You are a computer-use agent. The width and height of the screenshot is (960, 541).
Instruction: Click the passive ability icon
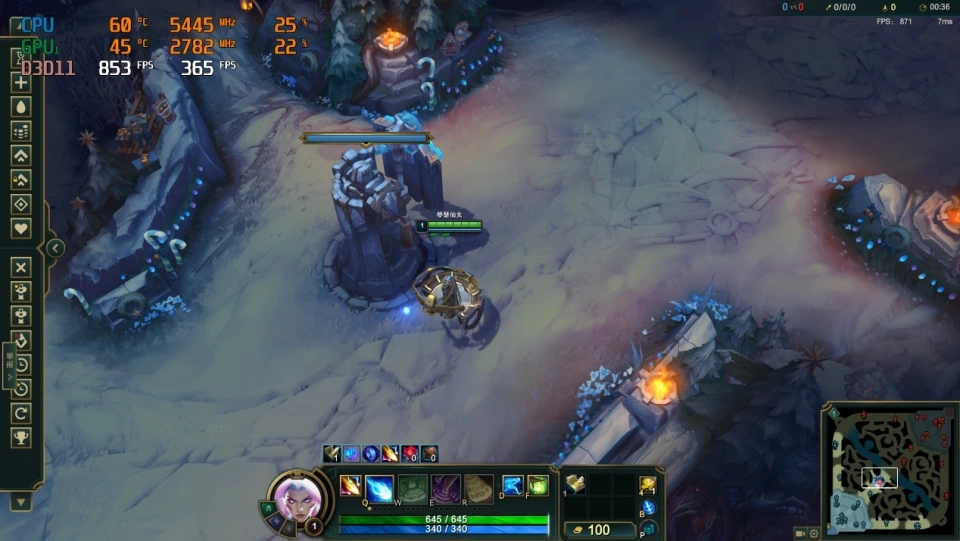(x=350, y=486)
